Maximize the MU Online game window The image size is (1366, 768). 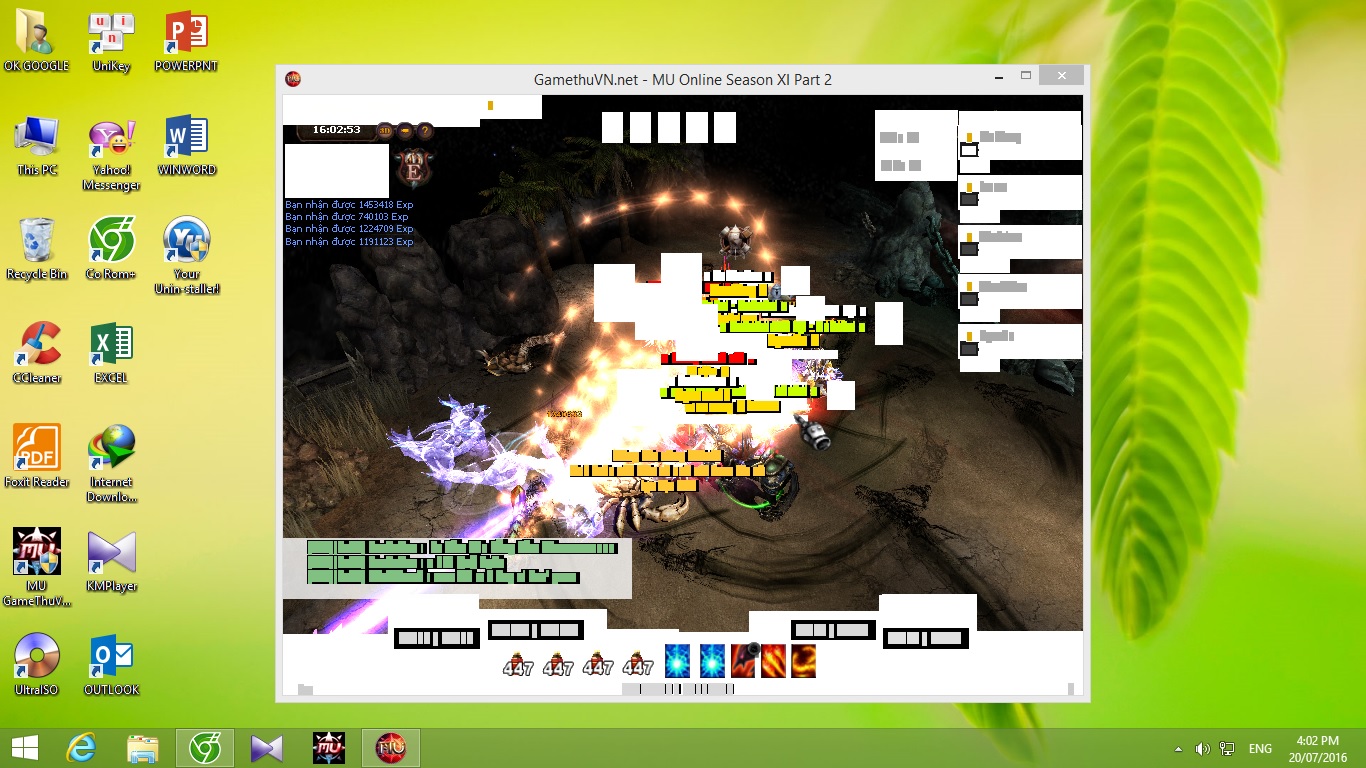[x=1026, y=77]
